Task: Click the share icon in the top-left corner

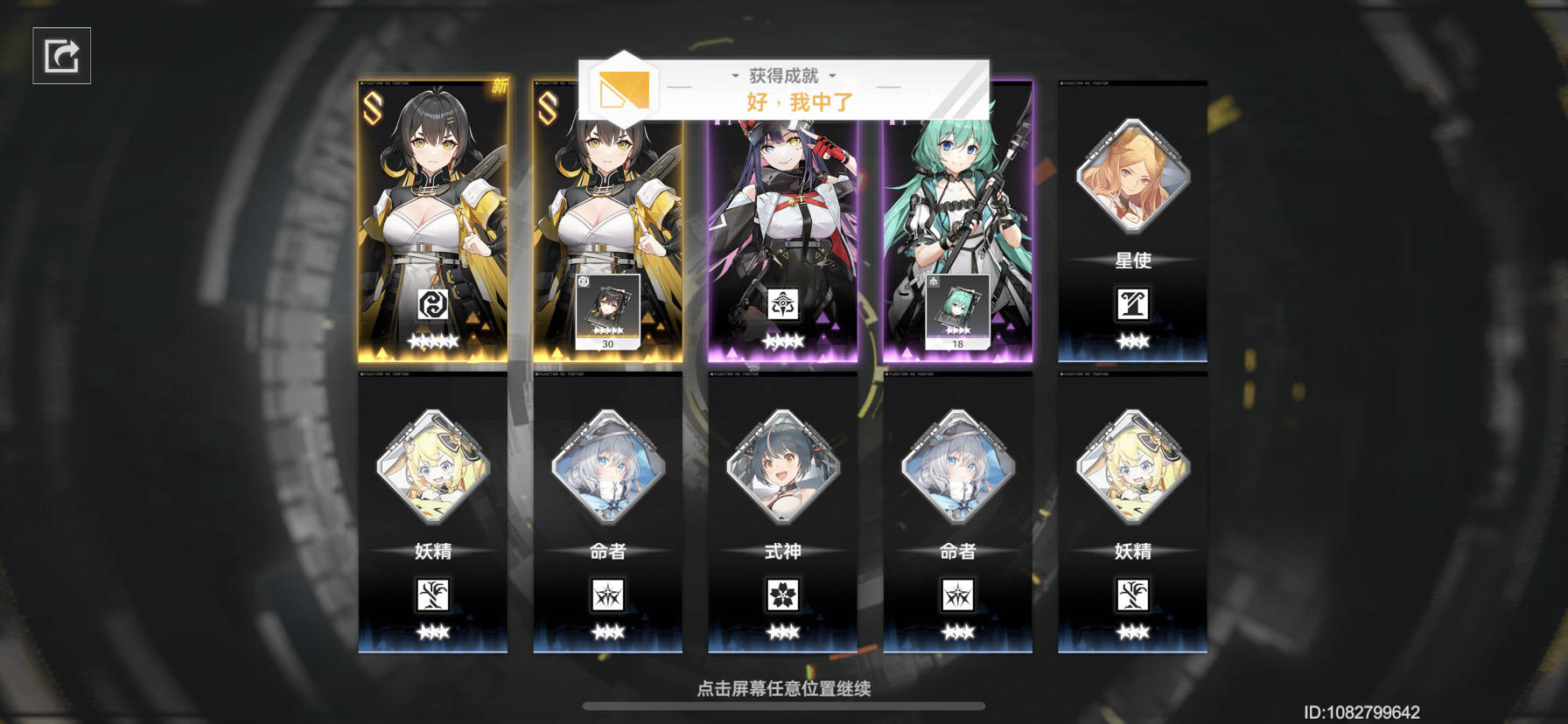Action: 61,57
